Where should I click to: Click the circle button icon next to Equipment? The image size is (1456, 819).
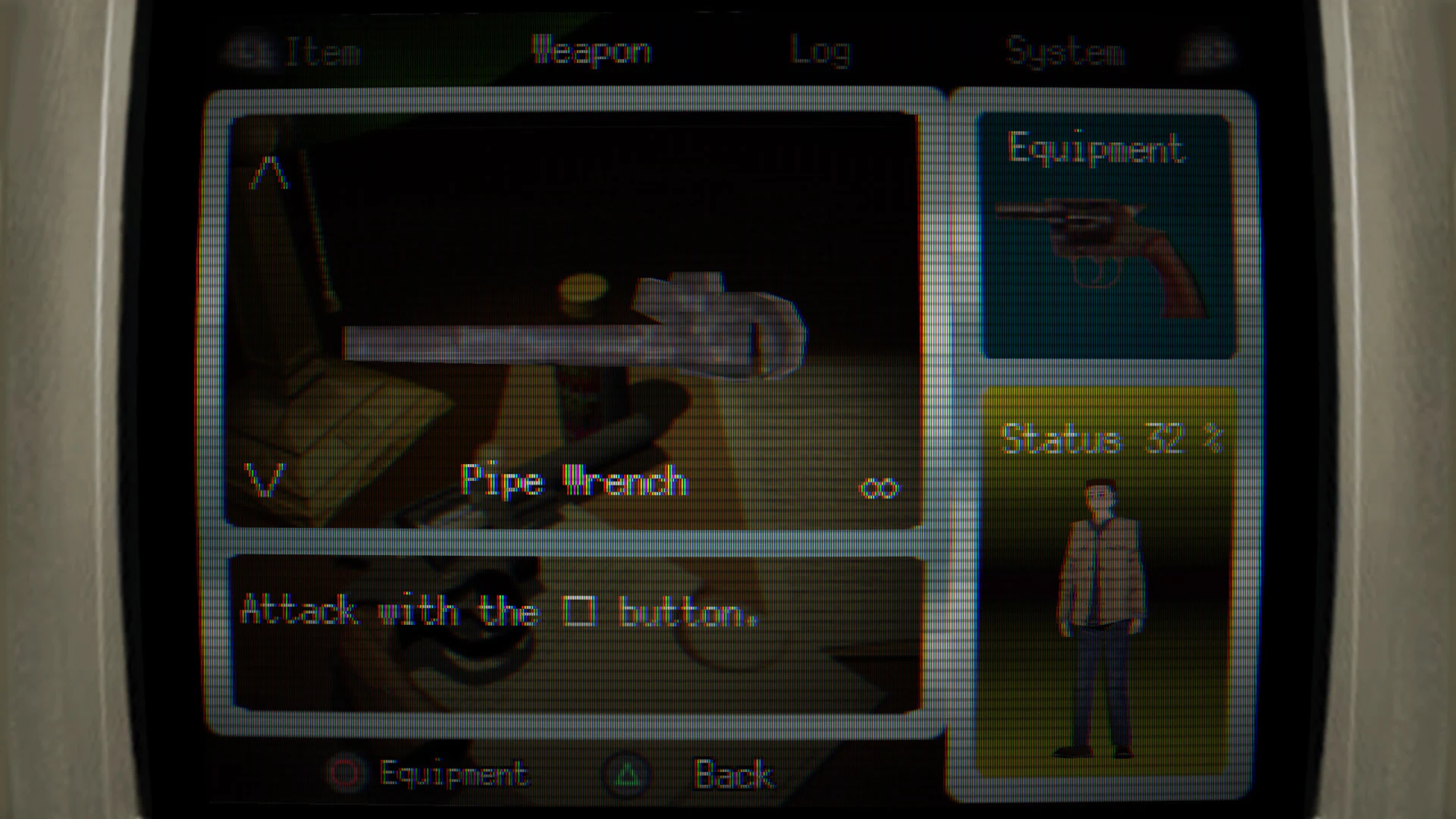pyautogui.click(x=347, y=773)
